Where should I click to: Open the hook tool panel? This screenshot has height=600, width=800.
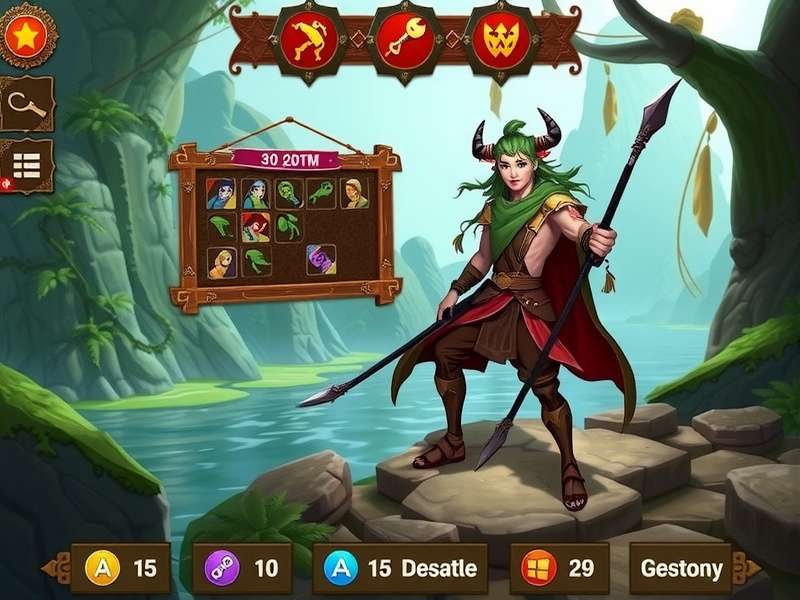26,103
